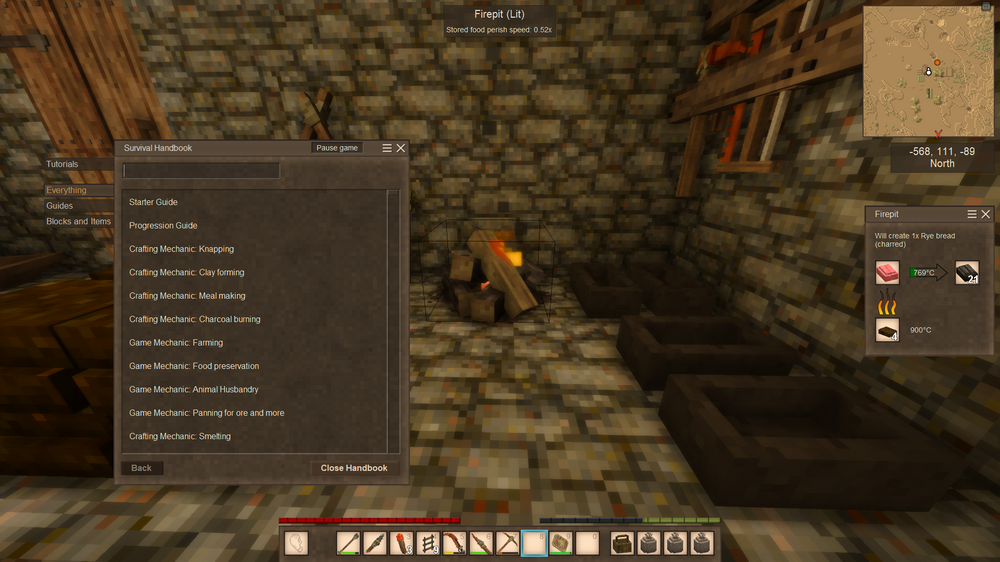Select Crafting Mechanic: Charcoal burning
The height and width of the screenshot is (562, 1000).
[194, 319]
